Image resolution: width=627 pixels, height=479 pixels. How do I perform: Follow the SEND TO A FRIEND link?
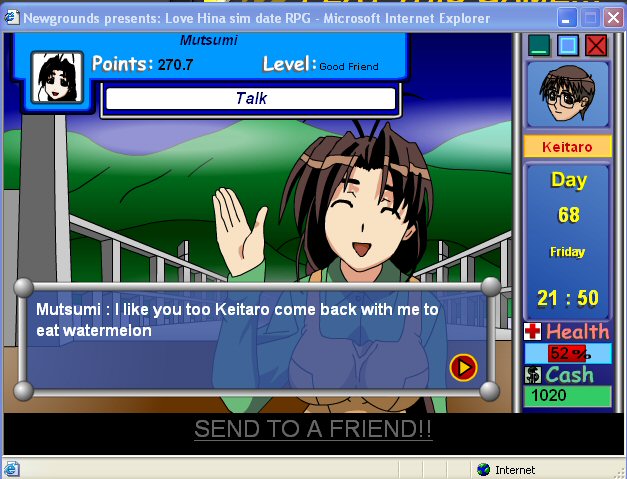(x=313, y=429)
